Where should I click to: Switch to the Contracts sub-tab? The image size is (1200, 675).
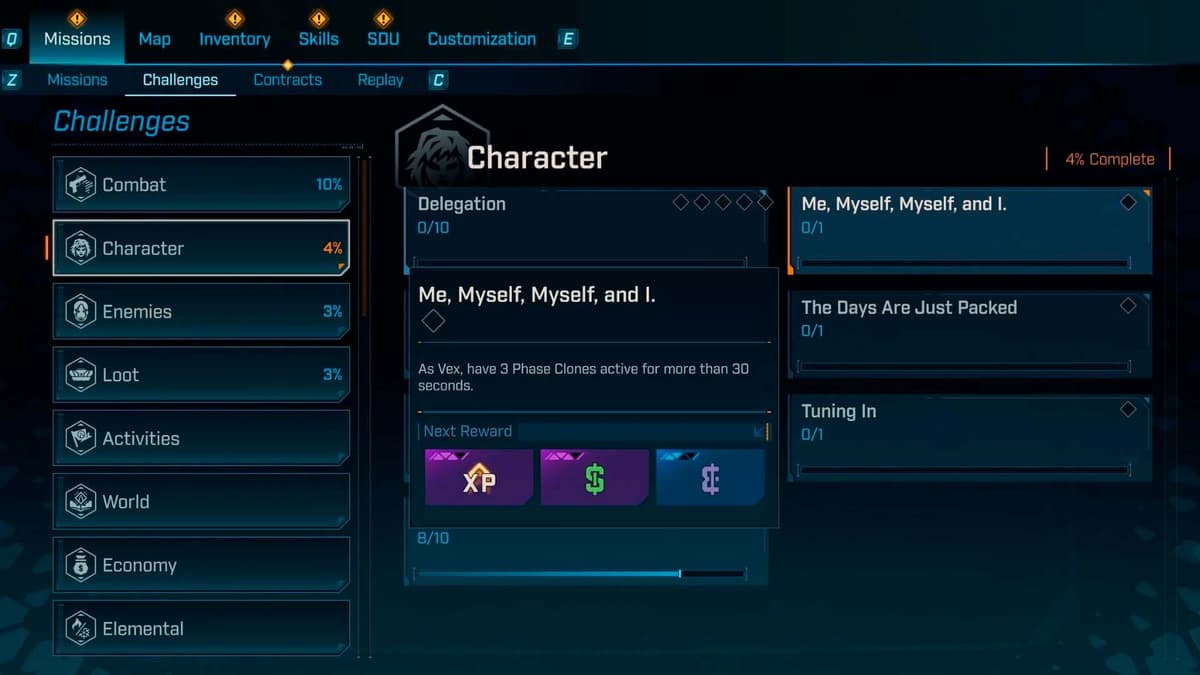[287, 80]
